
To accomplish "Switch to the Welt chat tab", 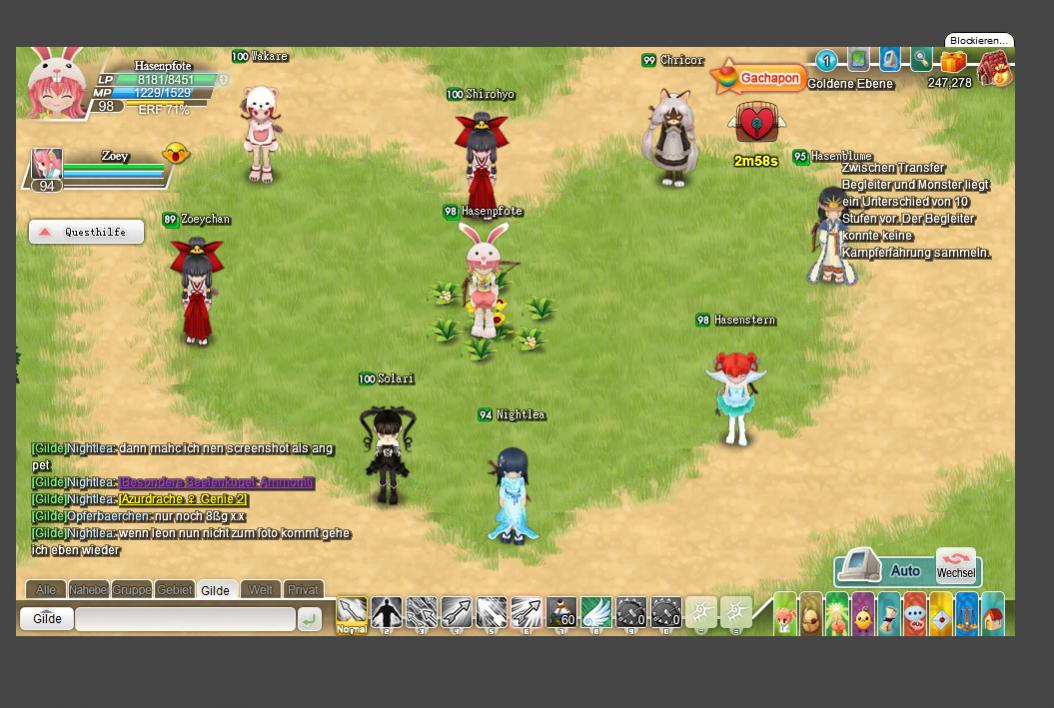I will point(261,590).
